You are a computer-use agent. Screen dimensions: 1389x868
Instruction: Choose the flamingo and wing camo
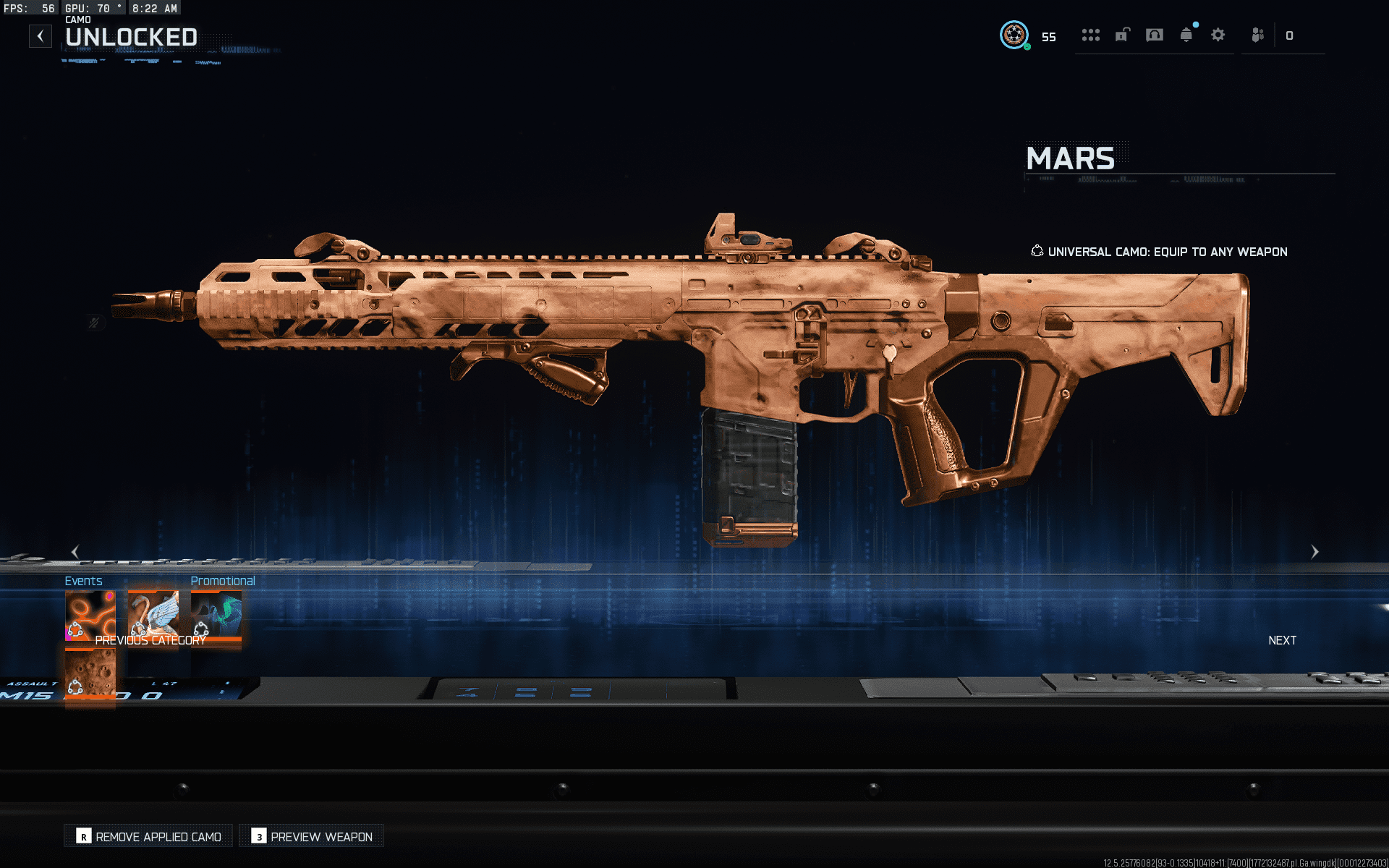click(x=153, y=615)
